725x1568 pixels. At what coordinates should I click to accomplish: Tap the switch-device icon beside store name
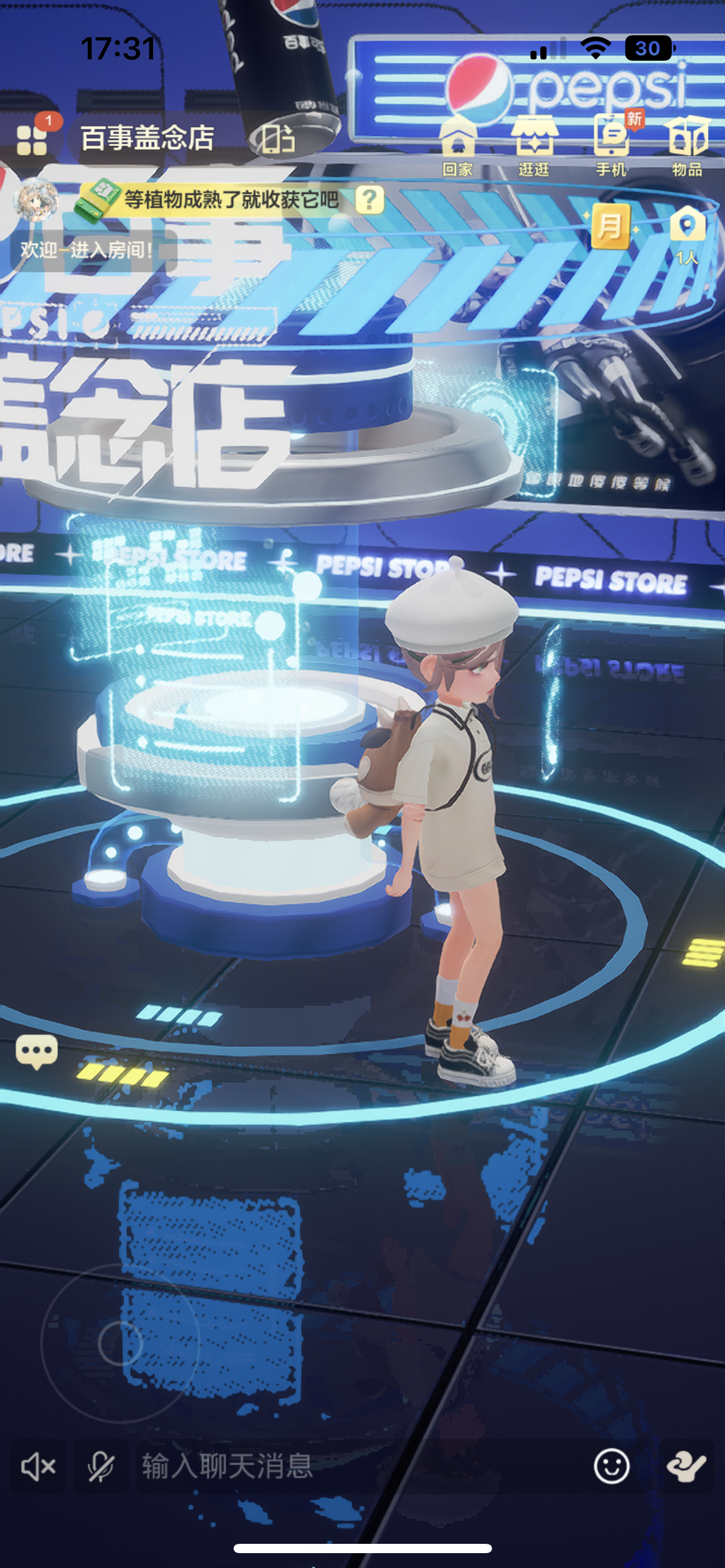(x=278, y=139)
